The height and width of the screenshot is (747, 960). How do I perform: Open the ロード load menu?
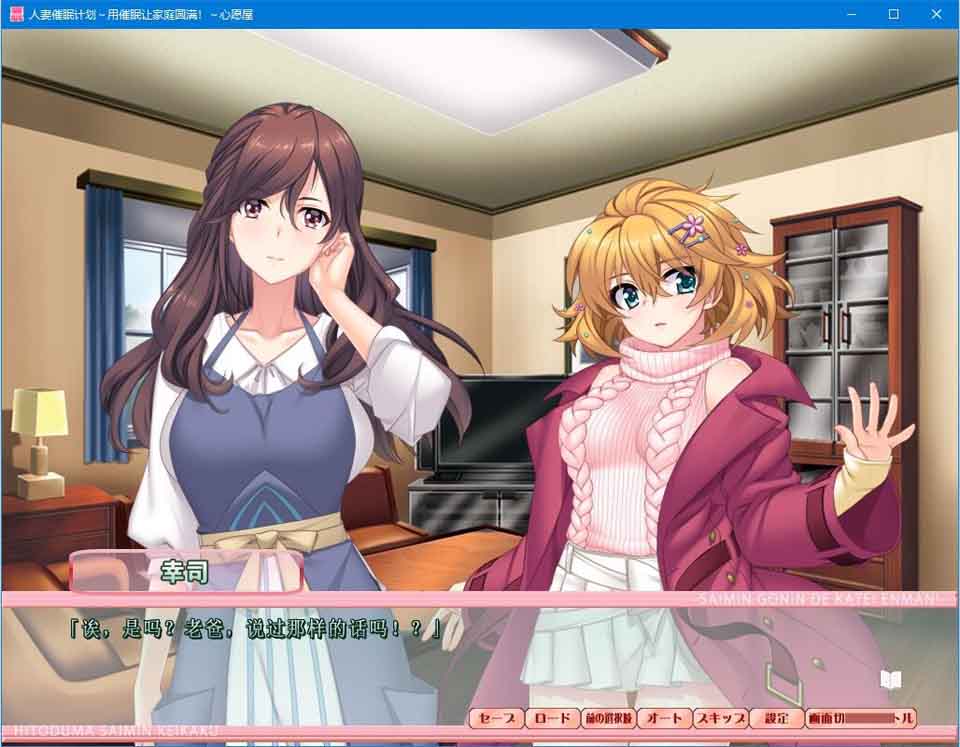coord(552,718)
